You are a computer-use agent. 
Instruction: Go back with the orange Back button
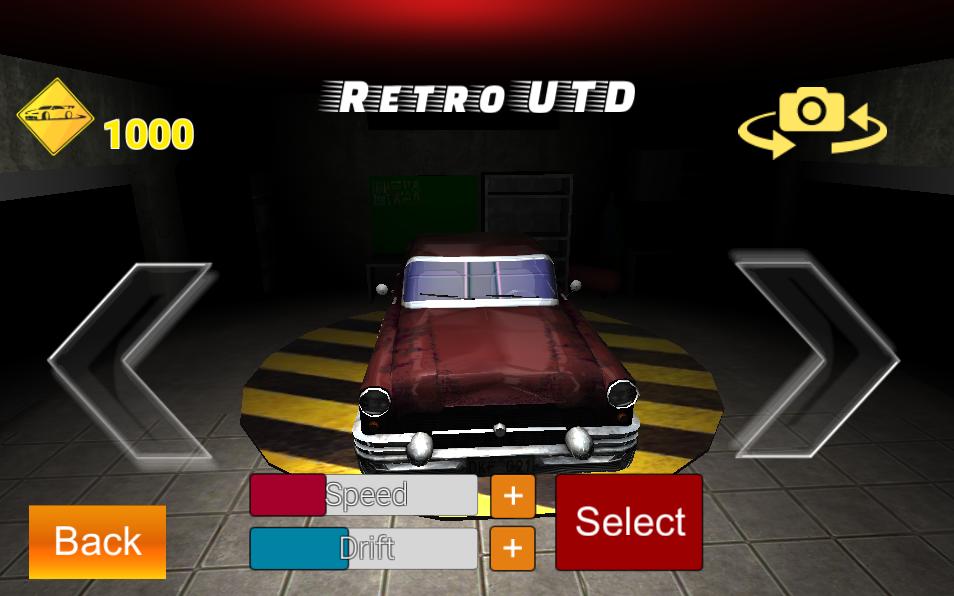coord(97,541)
